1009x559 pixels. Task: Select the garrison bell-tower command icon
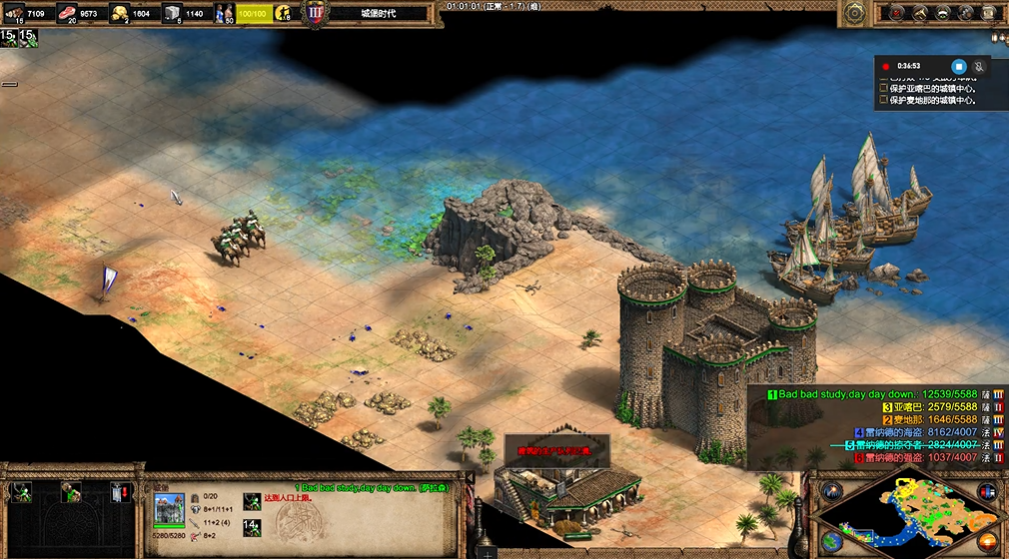[x=121, y=492]
